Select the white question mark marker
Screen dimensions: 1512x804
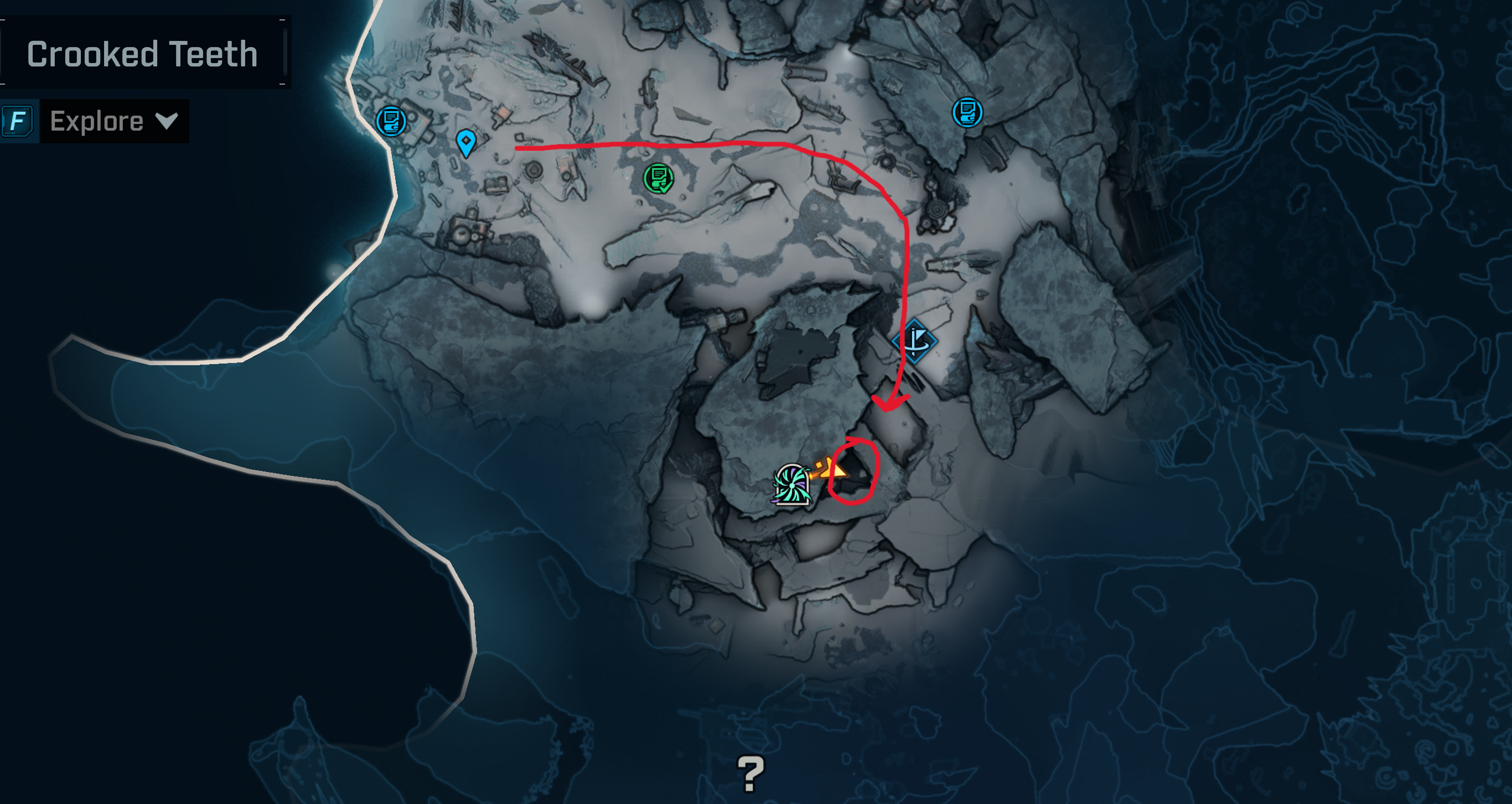pyautogui.click(x=750, y=774)
